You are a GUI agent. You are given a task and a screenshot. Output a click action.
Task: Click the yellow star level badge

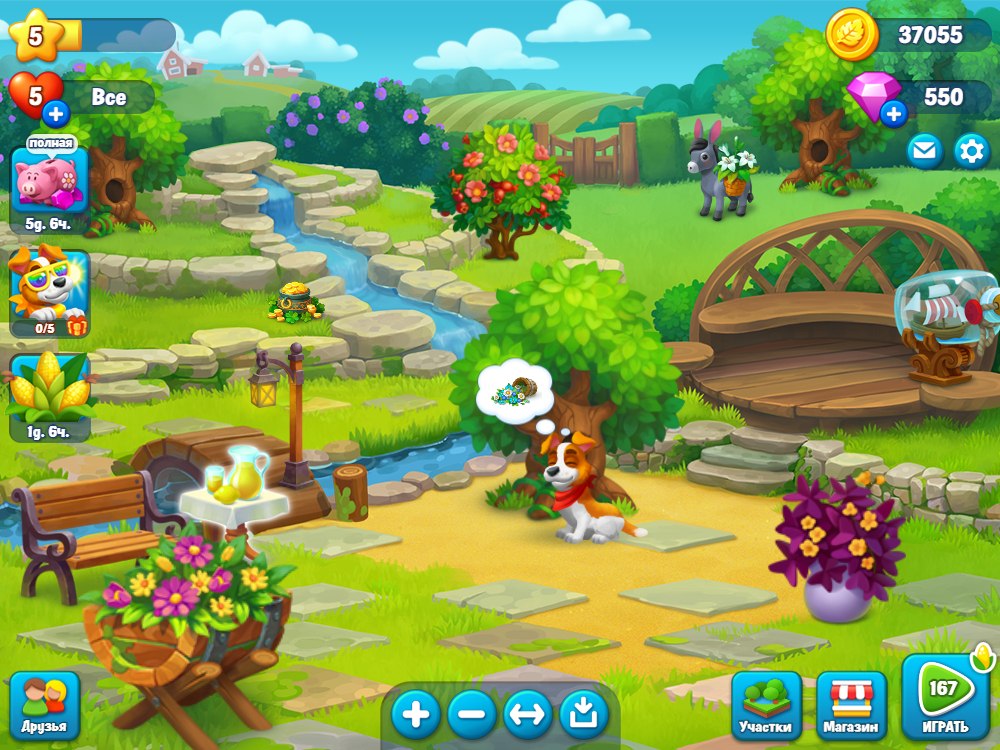tap(36, 36)
